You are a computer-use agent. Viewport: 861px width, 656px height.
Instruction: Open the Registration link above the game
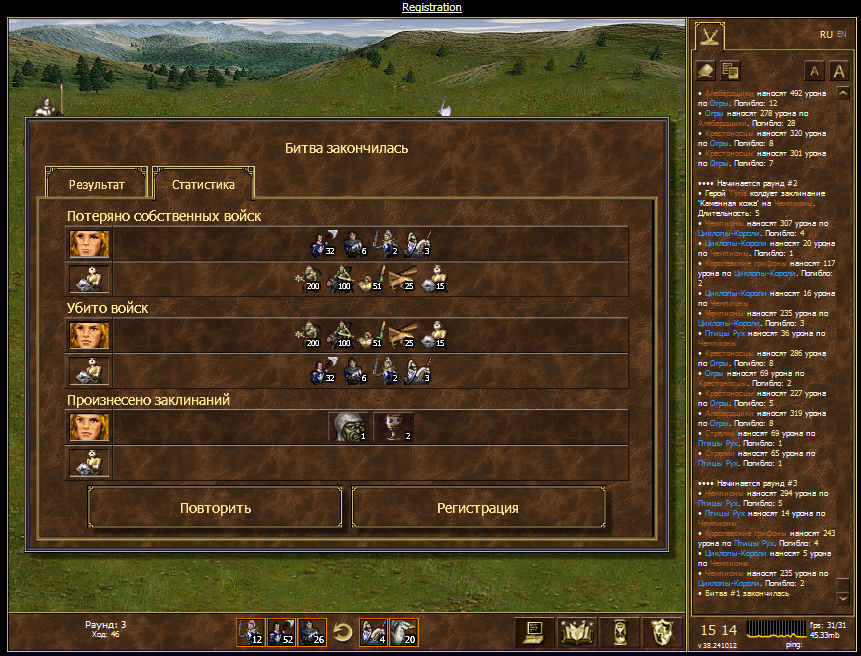point(432,7)
